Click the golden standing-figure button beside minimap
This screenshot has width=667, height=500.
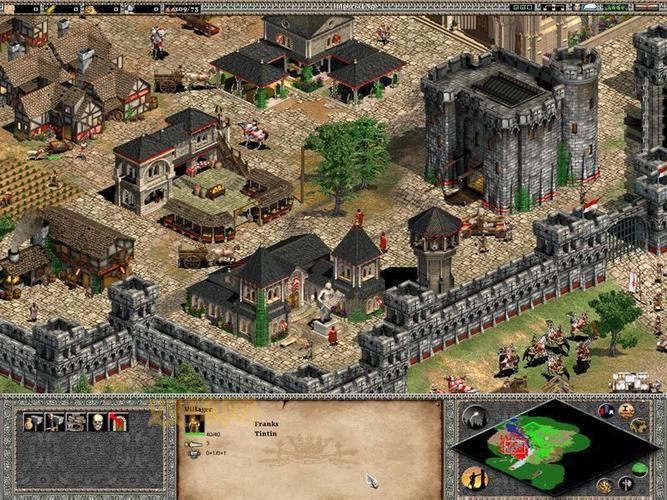click(x=474, y=478)
